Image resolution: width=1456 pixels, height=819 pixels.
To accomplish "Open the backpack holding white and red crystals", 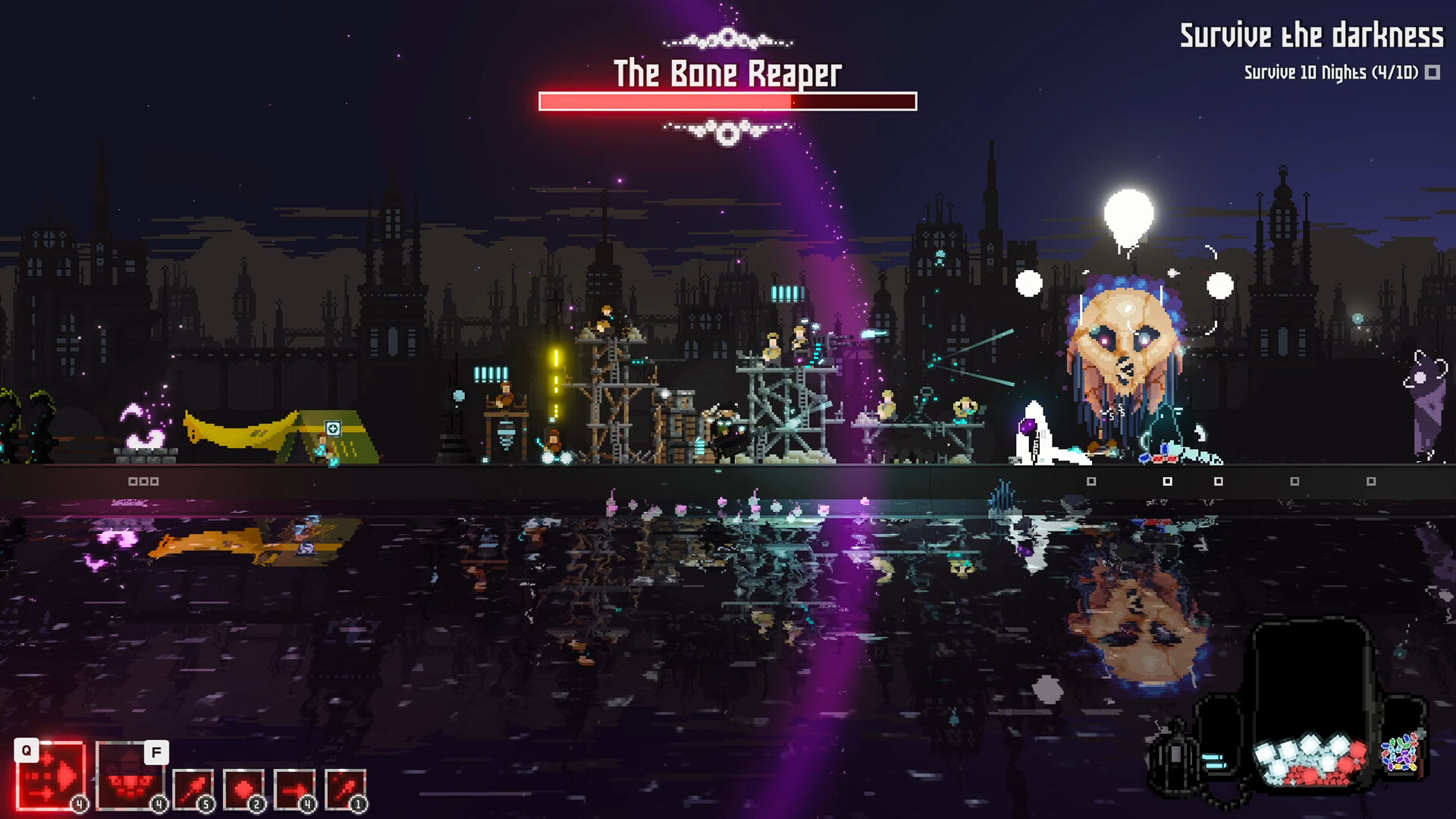I will pos(1310,705).
